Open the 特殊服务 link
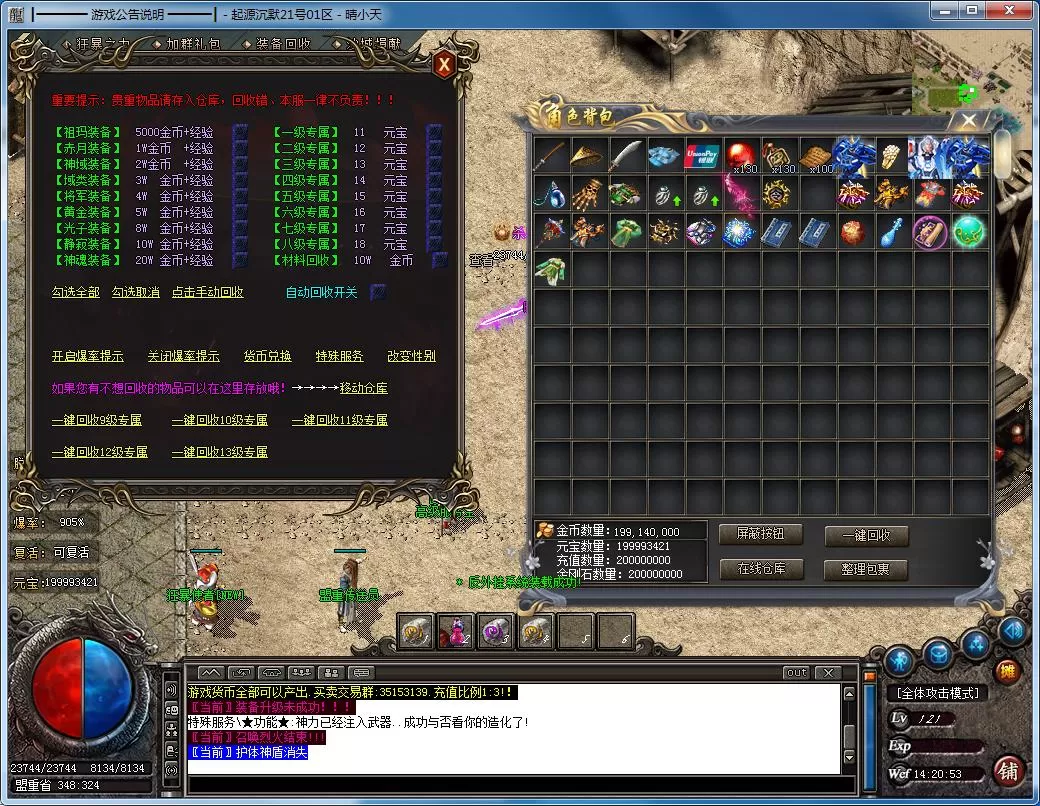This screenshot has width=1040, height=806. (x=340, y=356)
